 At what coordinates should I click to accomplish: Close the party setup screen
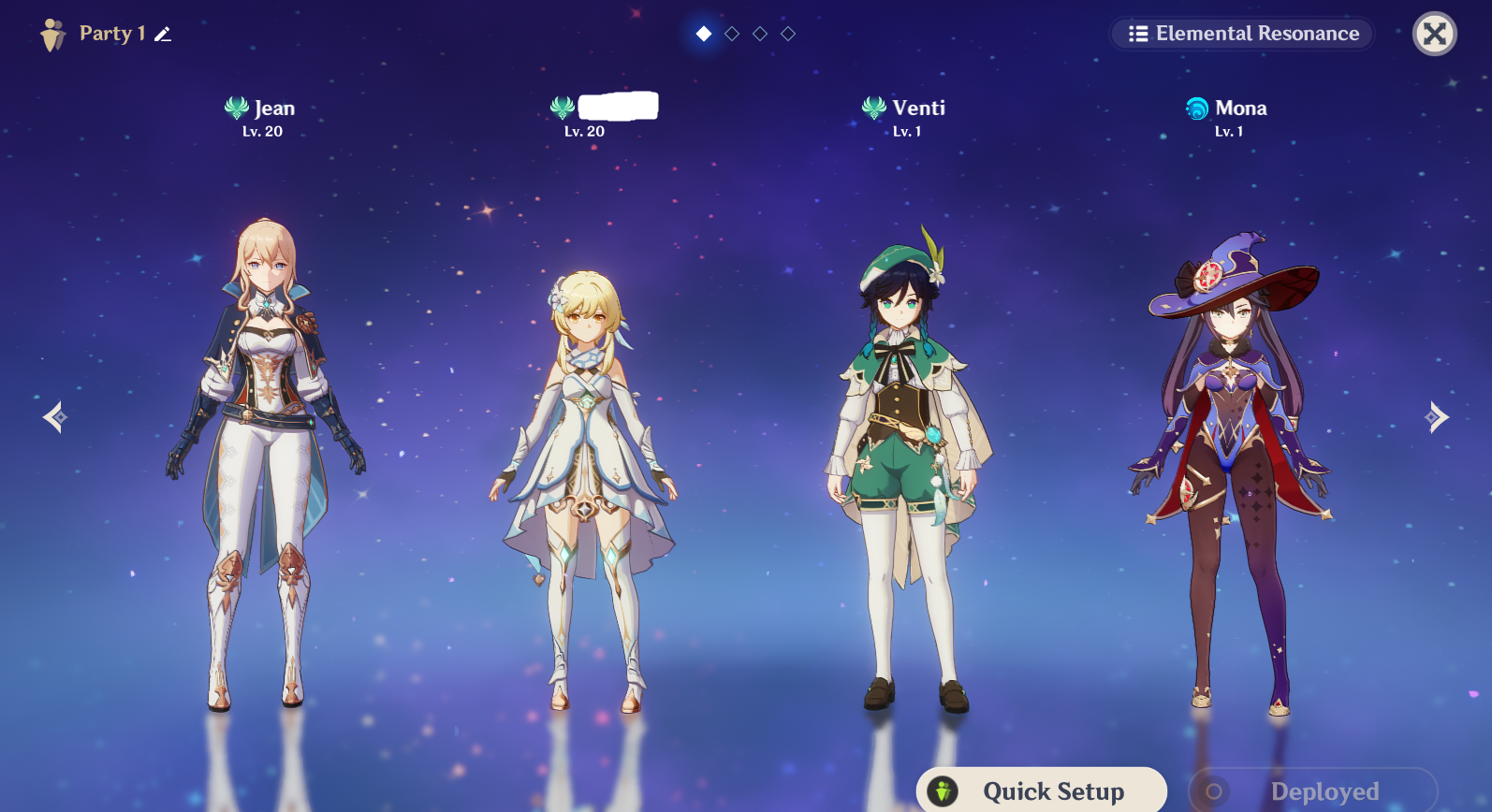[x=1434, y=34]
